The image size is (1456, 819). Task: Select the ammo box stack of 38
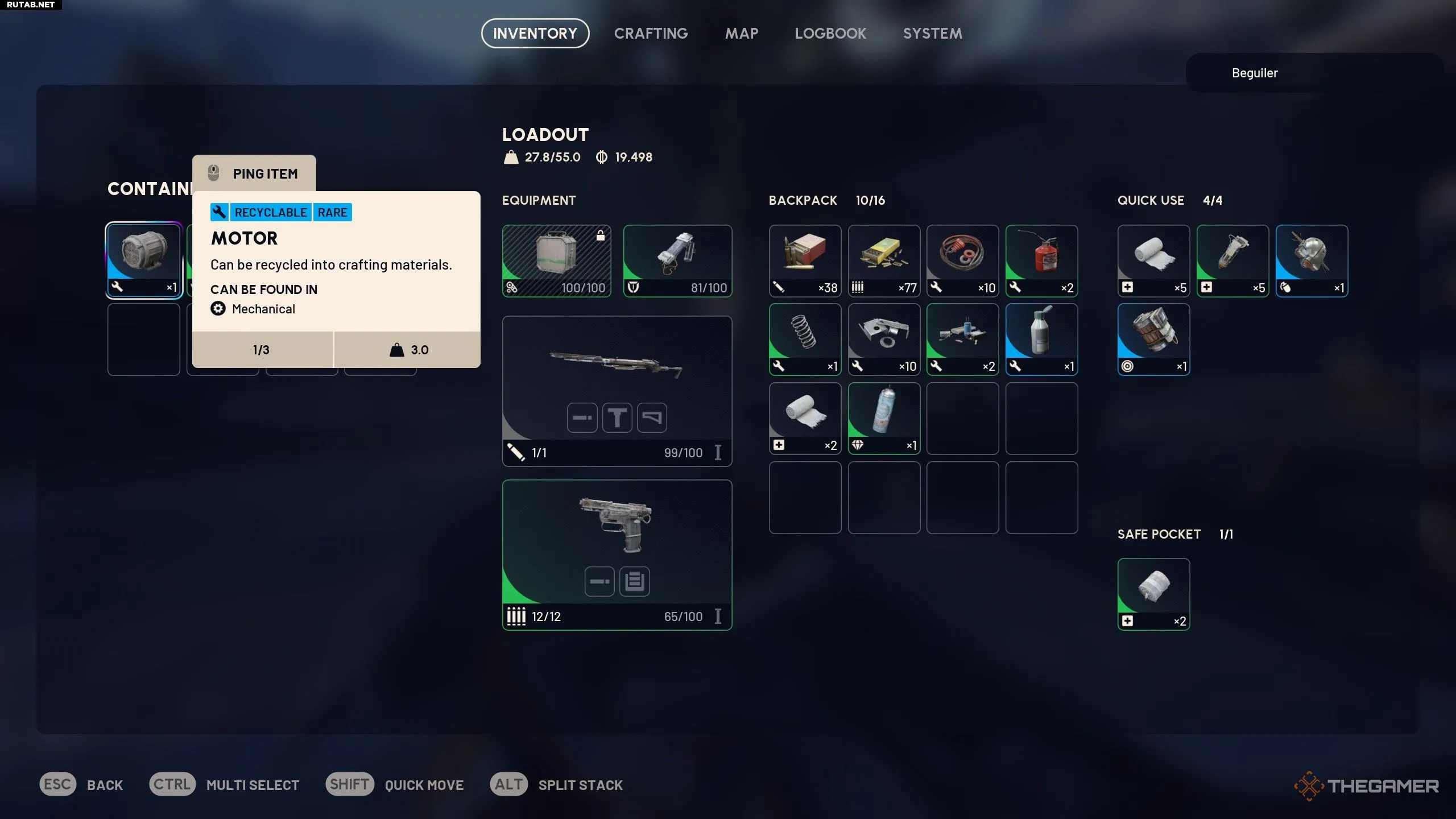pyautogui.click(x=805, y=260)
